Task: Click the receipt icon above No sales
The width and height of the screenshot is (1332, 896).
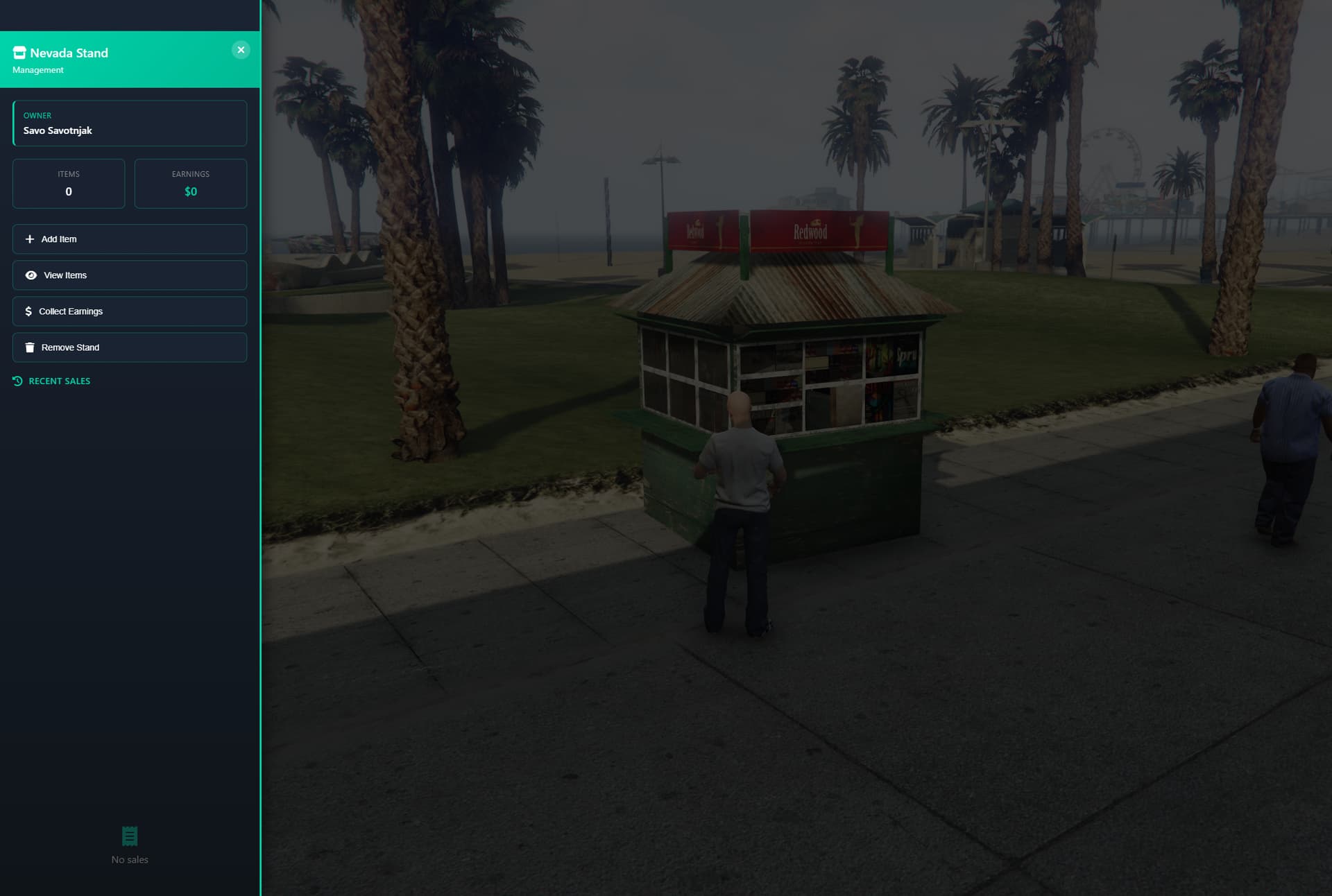Action: click(x=129, y=835)
